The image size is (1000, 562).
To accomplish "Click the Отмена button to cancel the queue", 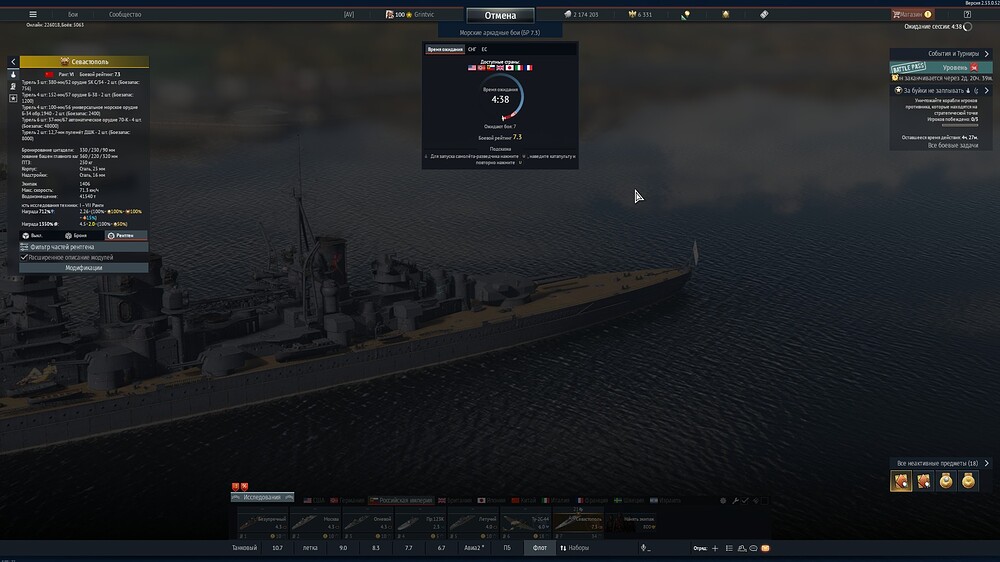I will [500, 15].
